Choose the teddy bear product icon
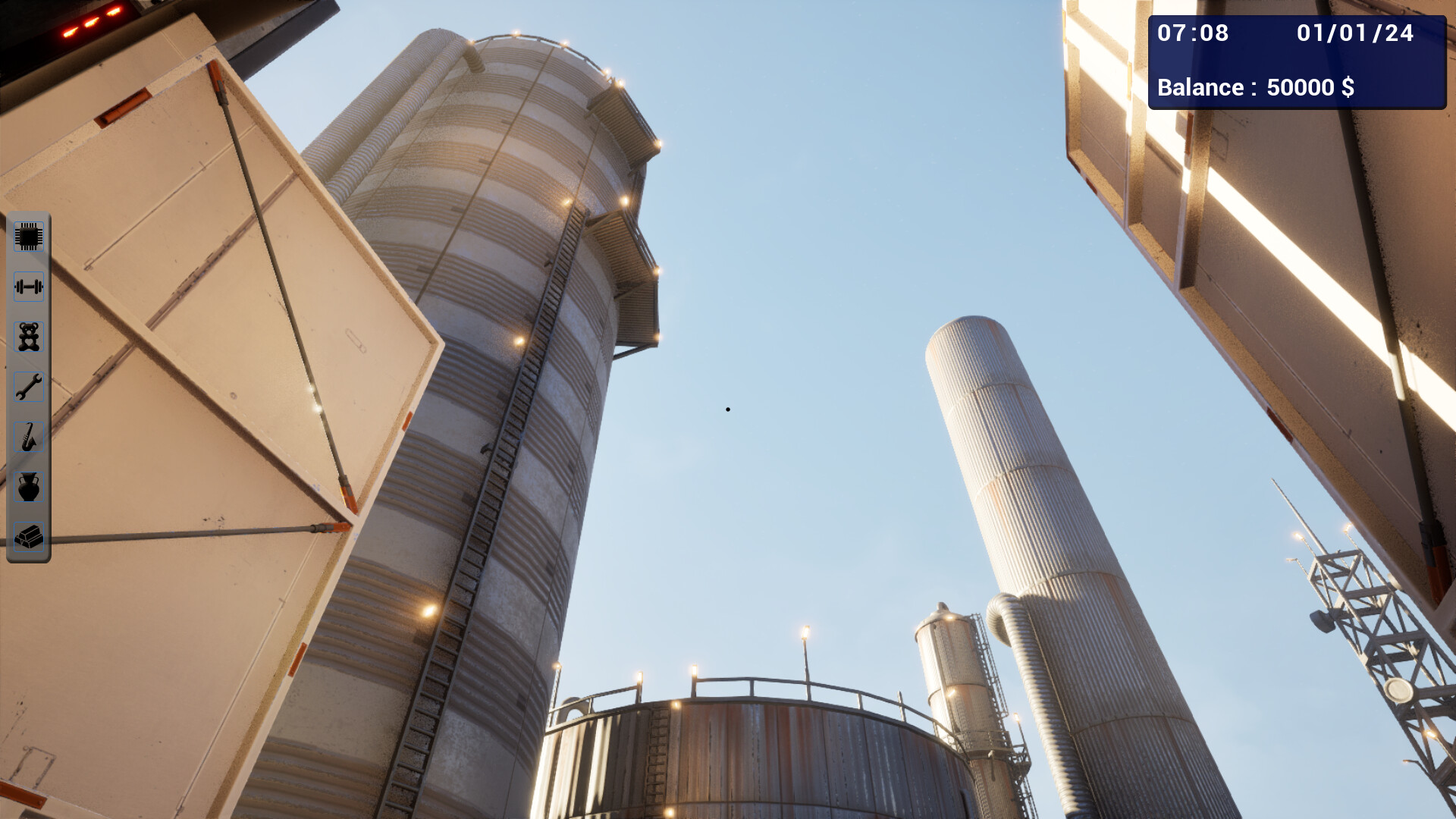1456x819 pixels. tap(28, 337)
